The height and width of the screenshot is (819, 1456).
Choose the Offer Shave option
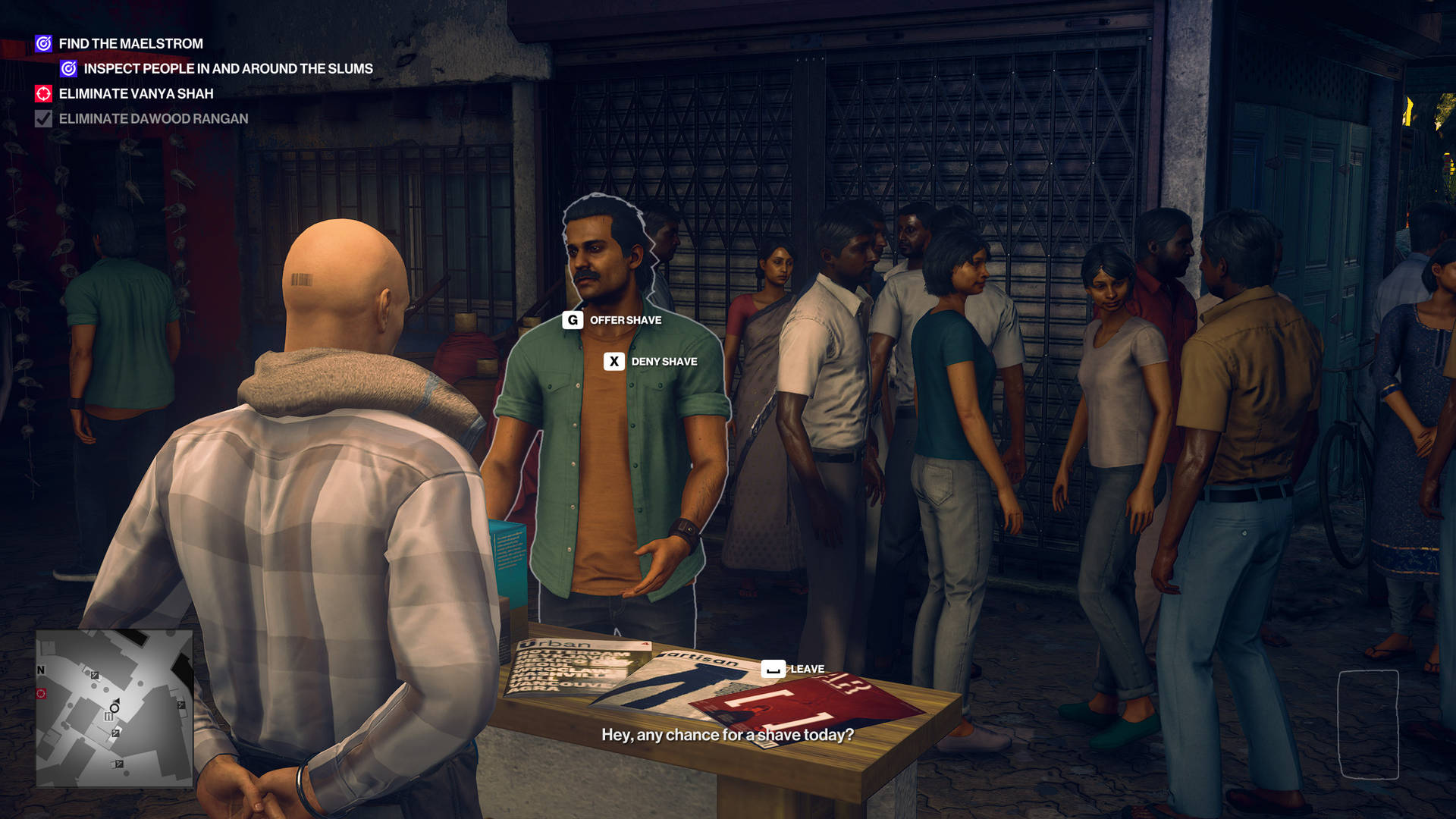click(625, 320)
